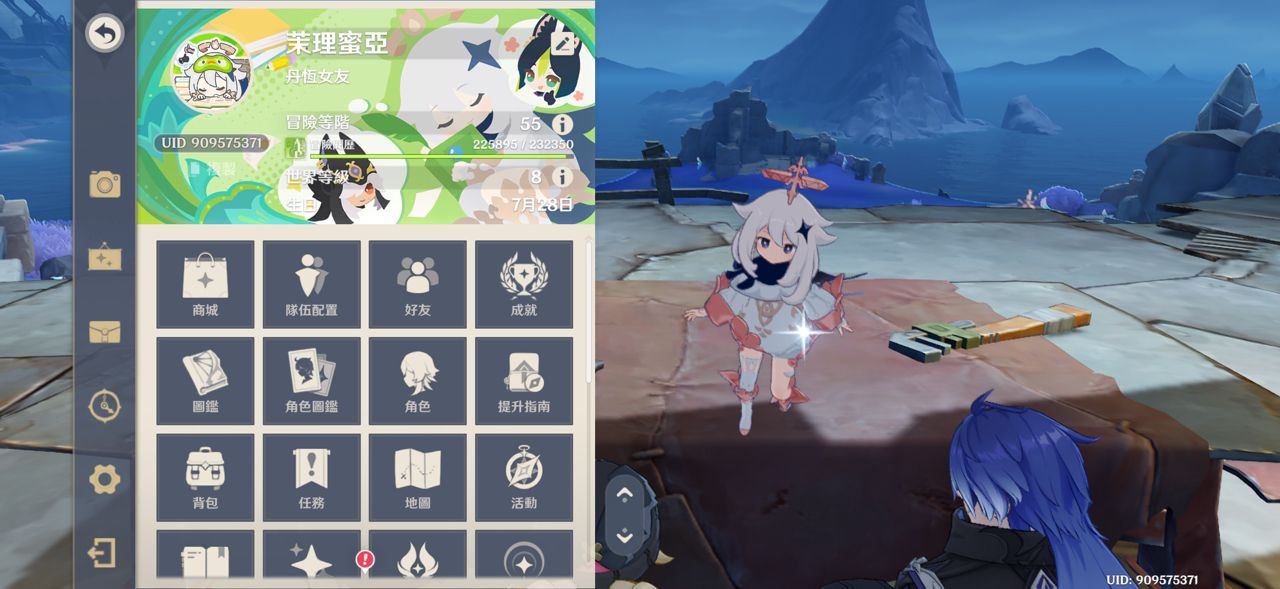This screenshot has height=589, width=1280.
Task: Go back using the return arrow button
Action: pyautogui.click(x=104, y=34)
